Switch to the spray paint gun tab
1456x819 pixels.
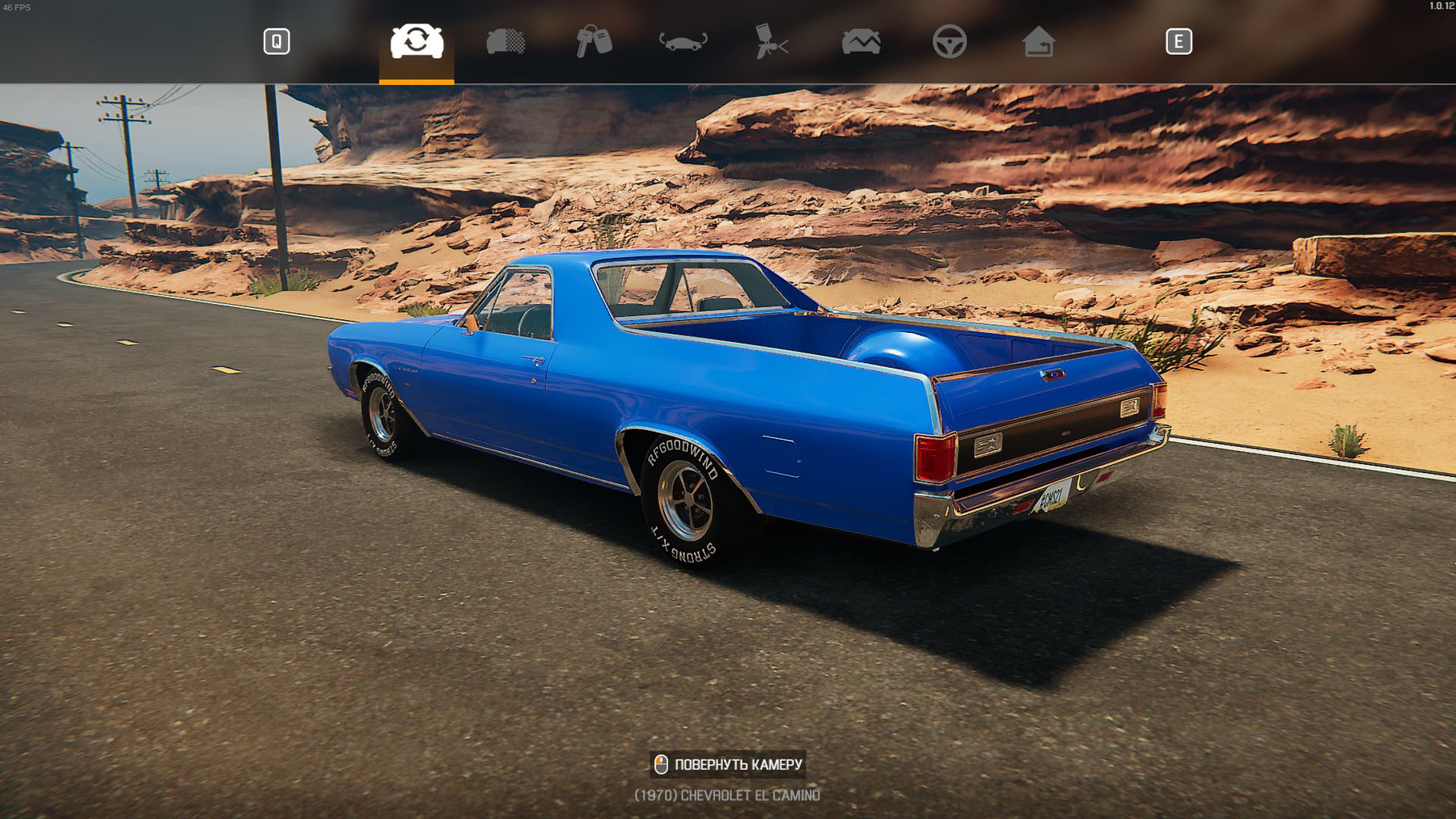coord(771,41)
